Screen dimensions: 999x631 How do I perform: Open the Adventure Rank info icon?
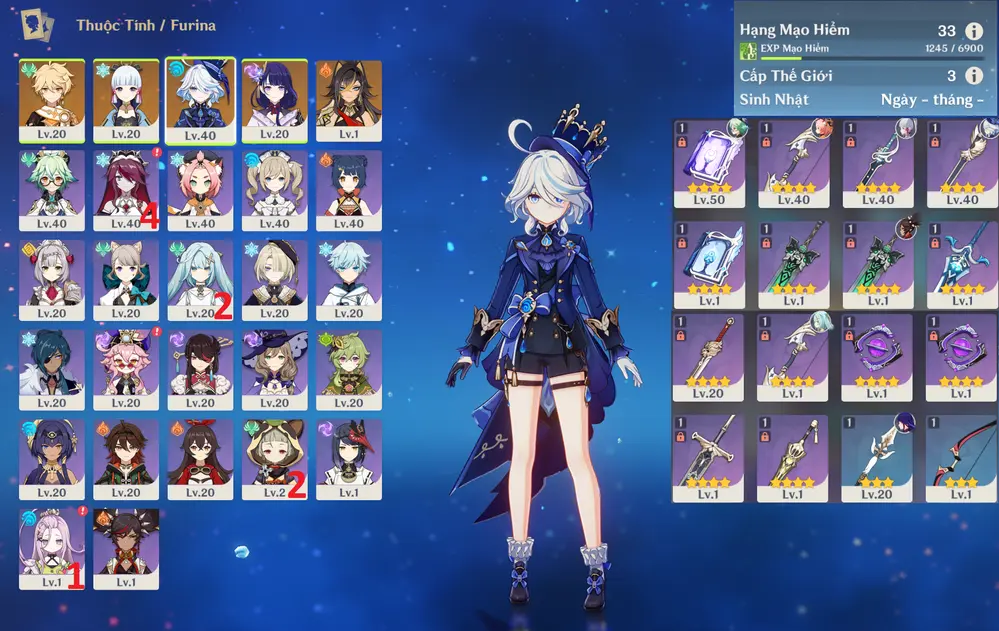coord(974,31)
